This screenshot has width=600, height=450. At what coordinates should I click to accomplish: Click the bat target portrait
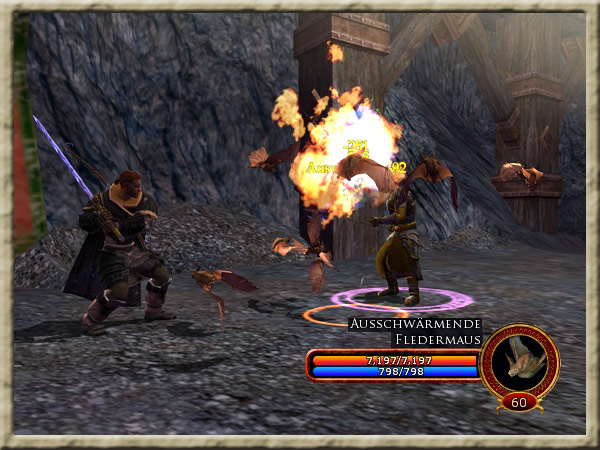click(x=519, y=360)
